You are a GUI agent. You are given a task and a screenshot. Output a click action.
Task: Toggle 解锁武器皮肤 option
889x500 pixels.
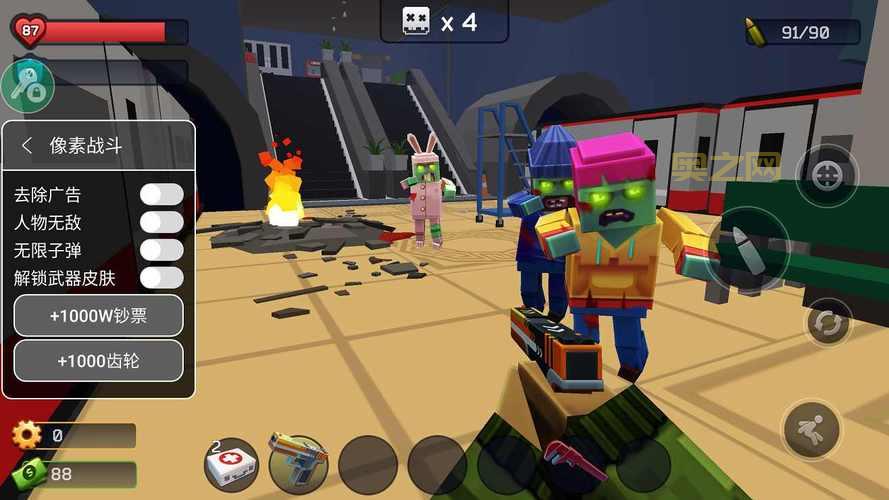coord(161,277)
